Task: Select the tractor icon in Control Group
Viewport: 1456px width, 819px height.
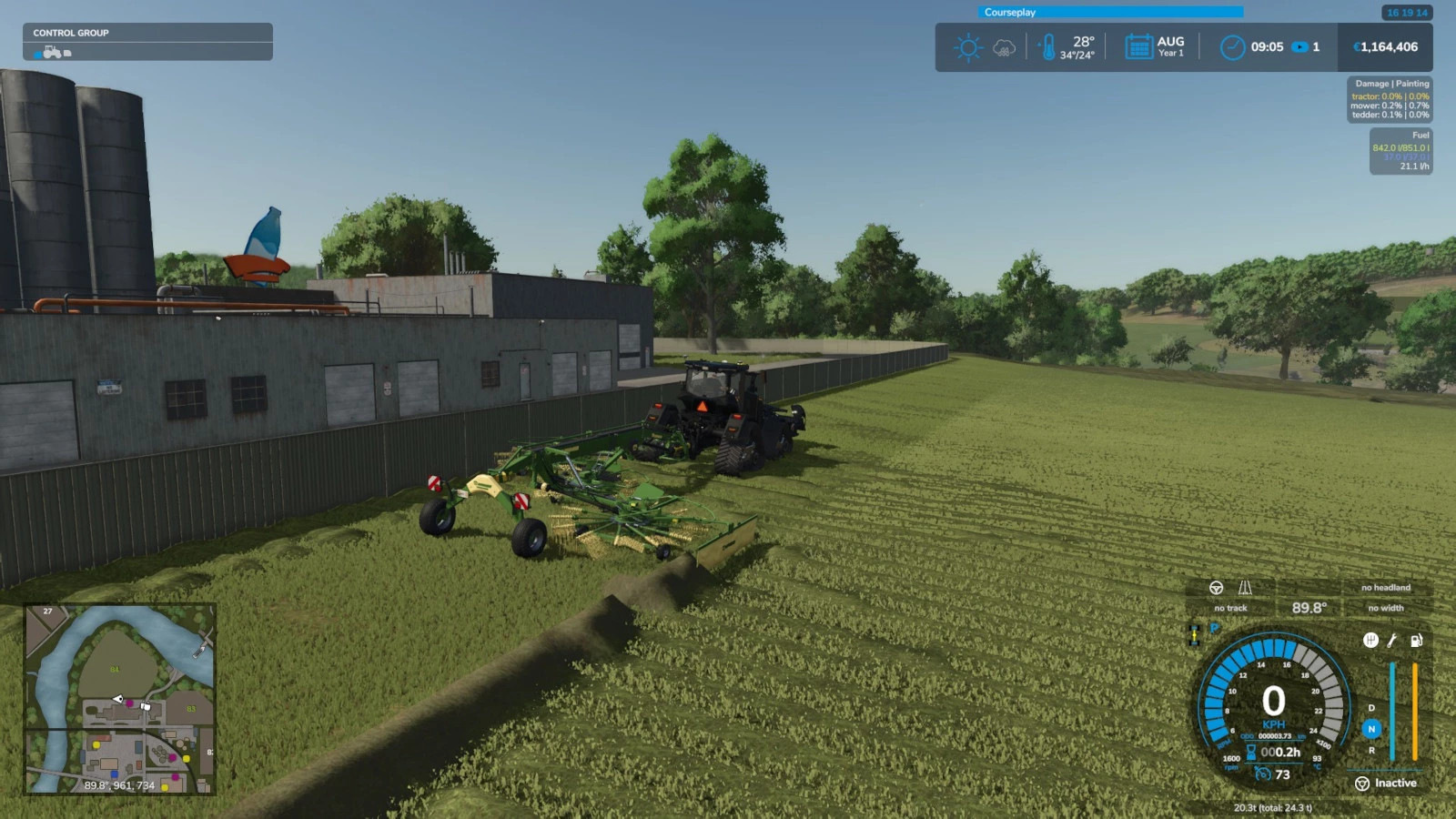Action: click(53, 52)
